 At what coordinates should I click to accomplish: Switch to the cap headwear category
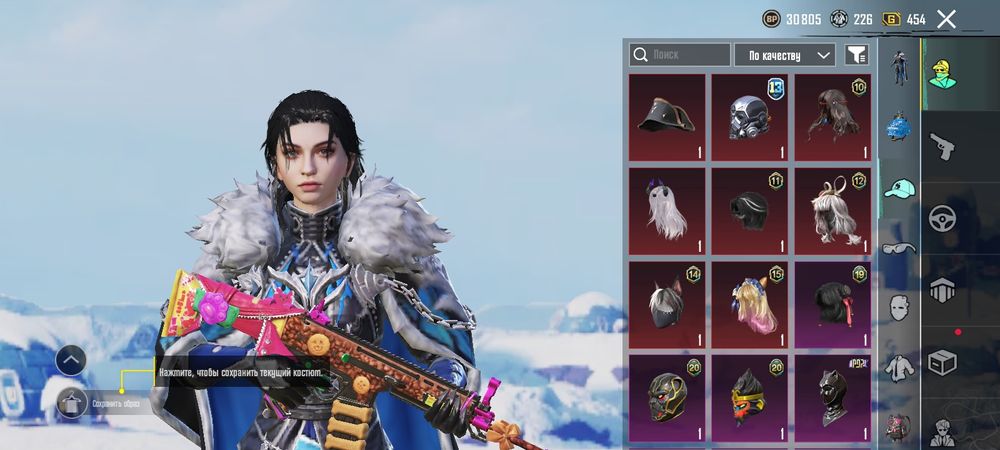(x=900, y=188)
